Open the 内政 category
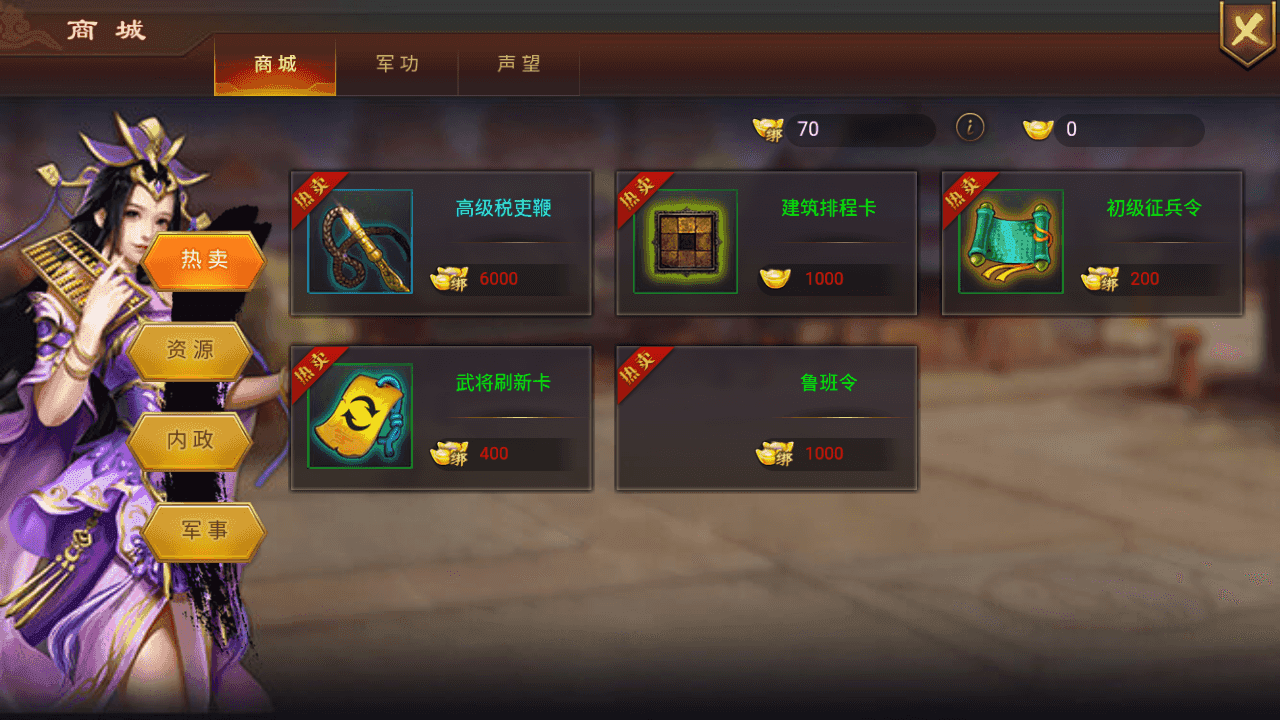 point(190,440)
